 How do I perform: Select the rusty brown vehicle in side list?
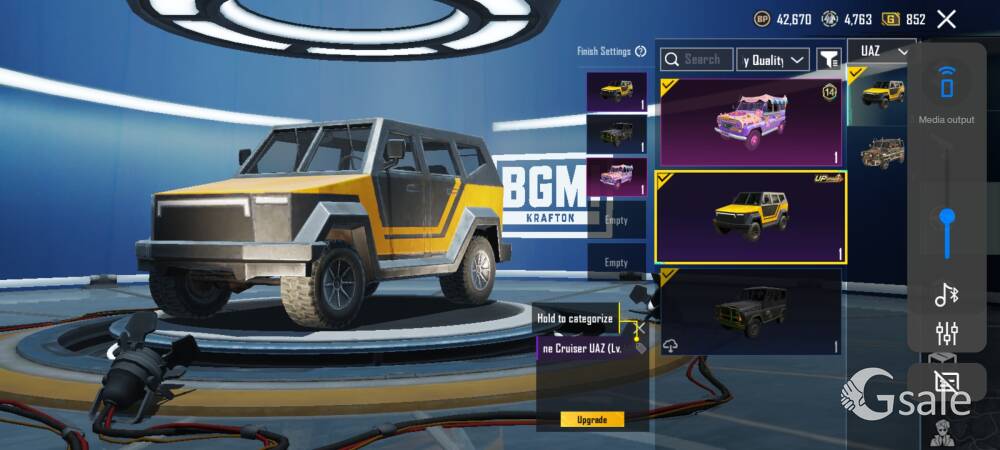click(x=882, y=153)
